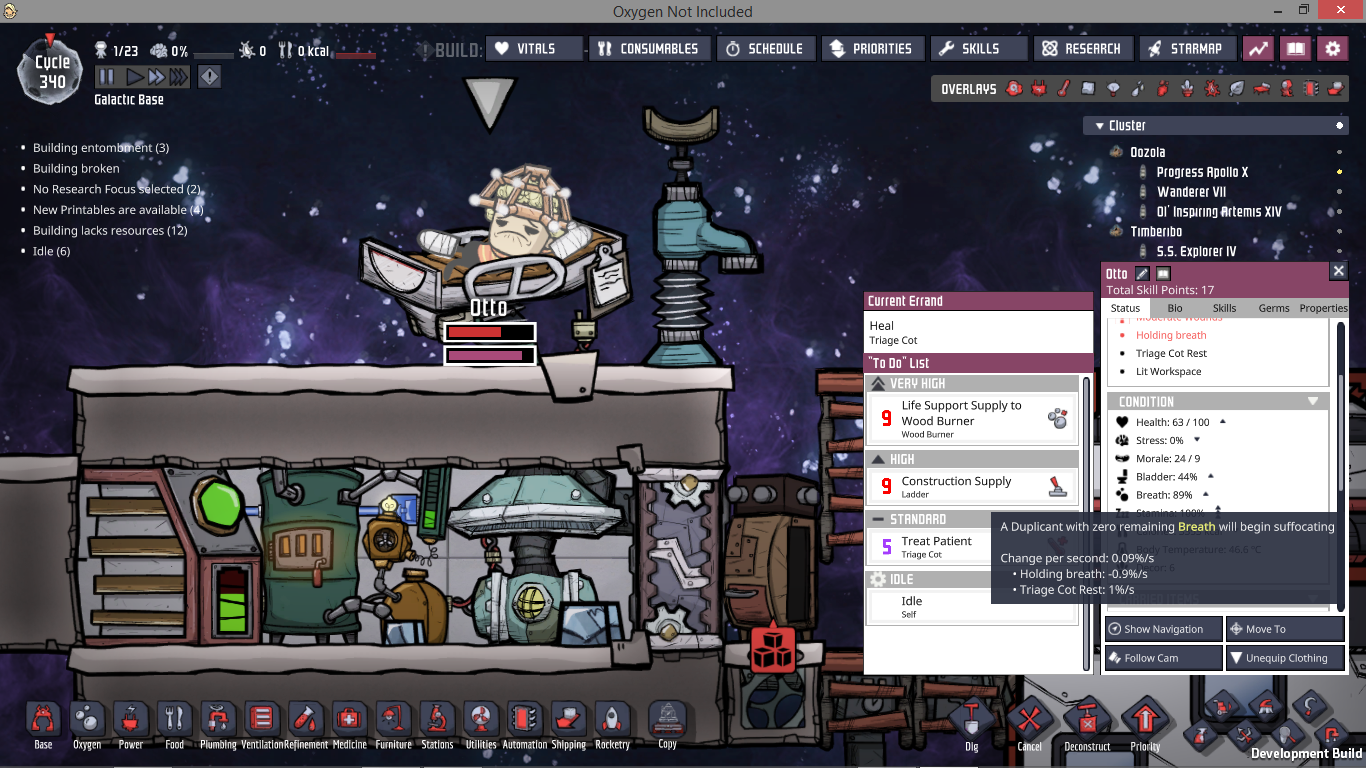Click the rename pencil icon on Otto's panel
The image size is (1366, 768).
pyautogui.click(x=1142, y=274)
